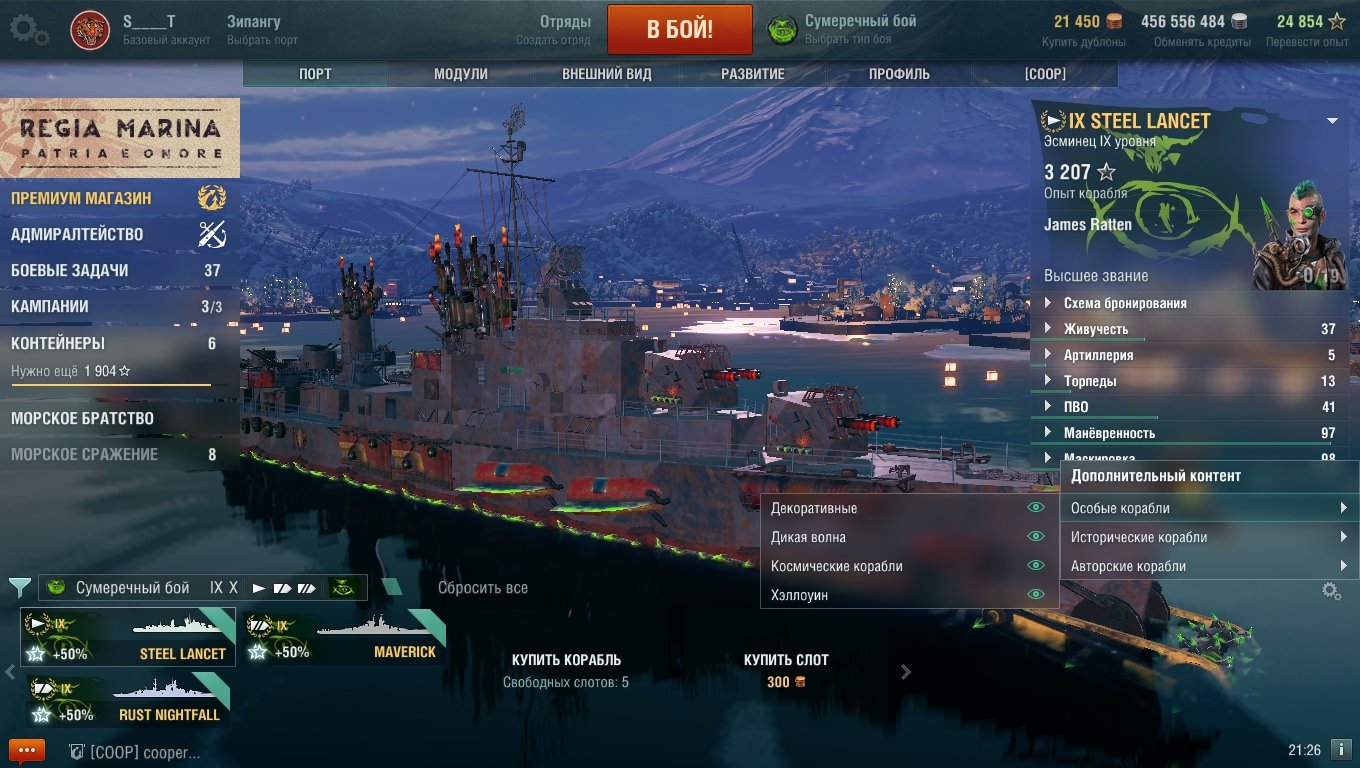Select the MAVERICK ship in the carousel

pyautogui.click(x=343, y=638)
